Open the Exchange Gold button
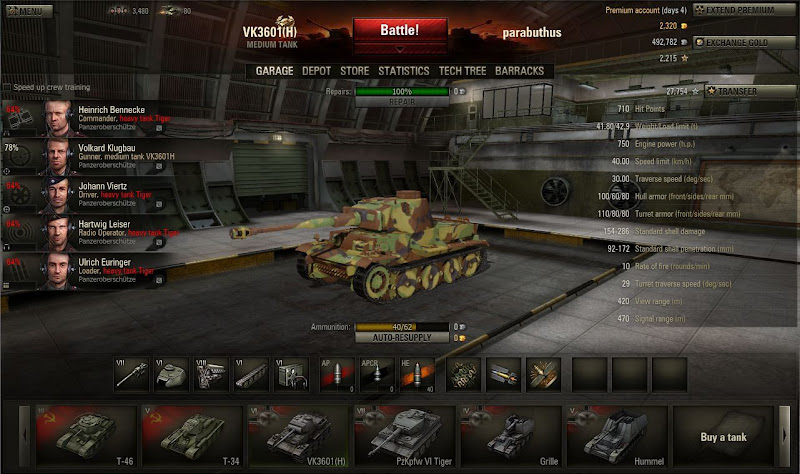800x474 pixels. point(745,43)
